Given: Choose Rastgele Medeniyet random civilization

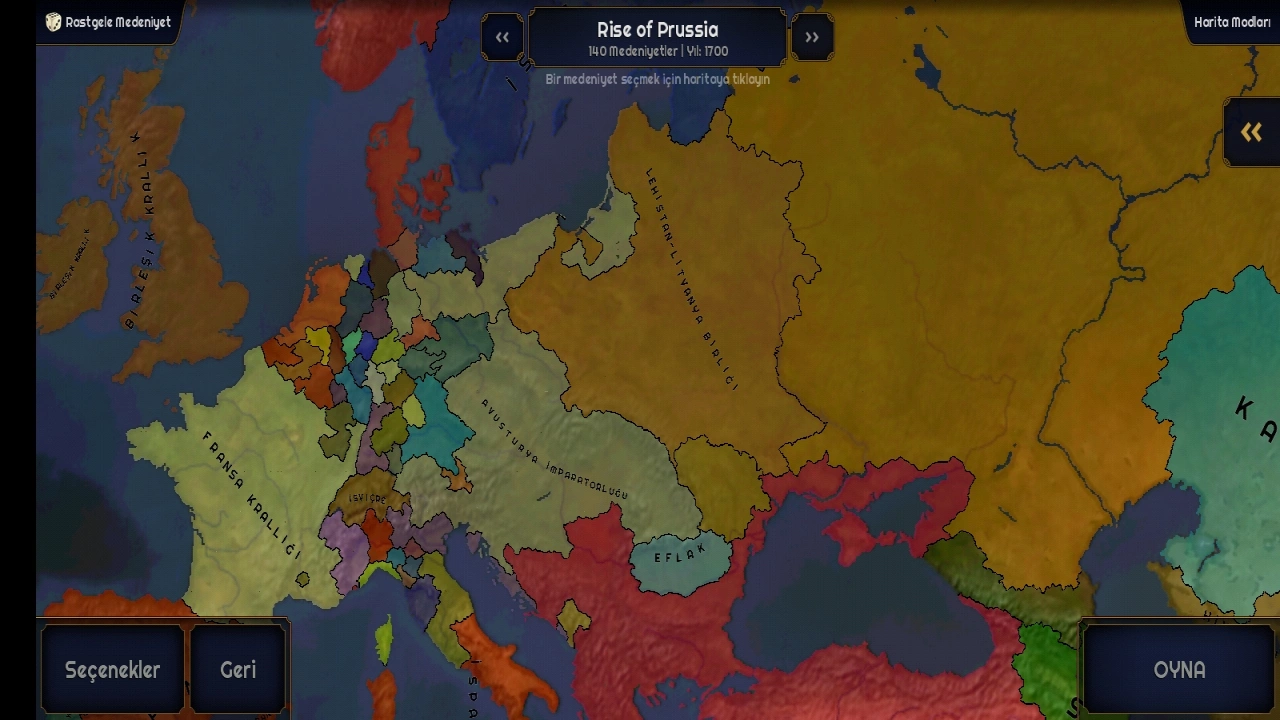Looking at the screenshot, I should [x=108, y=22].
